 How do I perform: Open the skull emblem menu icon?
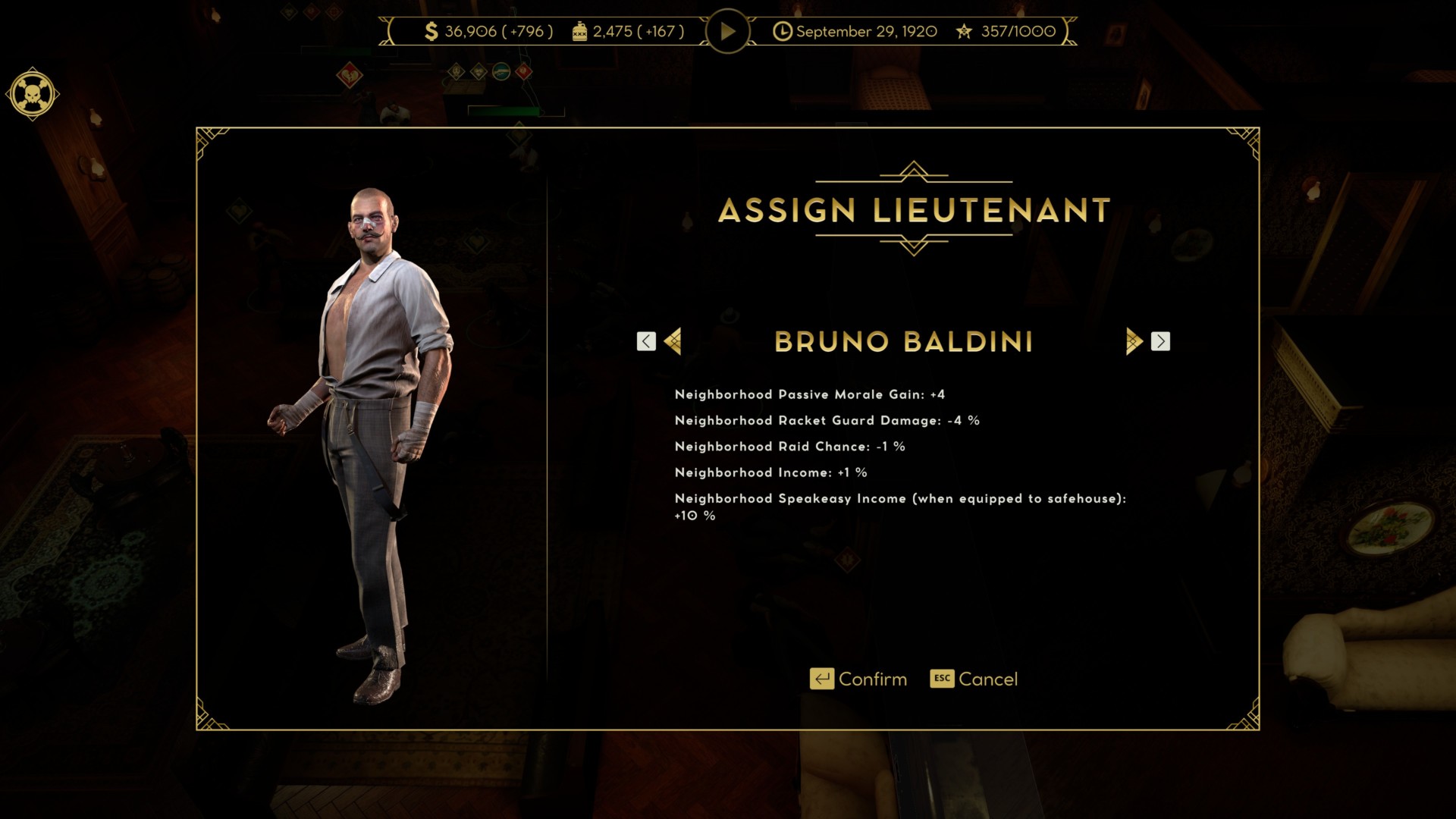click(33, 94)
